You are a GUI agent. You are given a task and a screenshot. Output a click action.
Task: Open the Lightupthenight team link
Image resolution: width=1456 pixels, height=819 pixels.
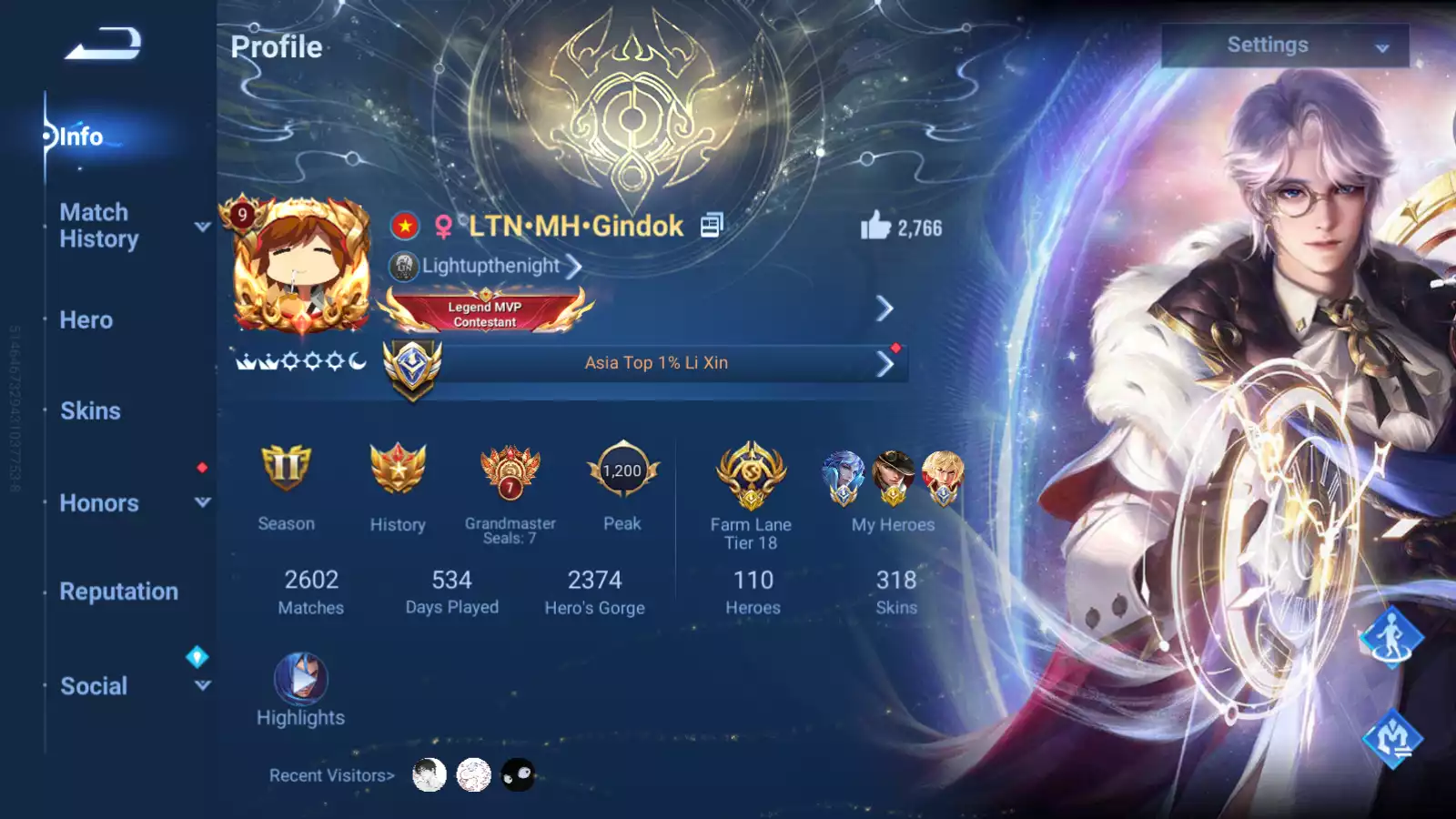pos(491,266)
